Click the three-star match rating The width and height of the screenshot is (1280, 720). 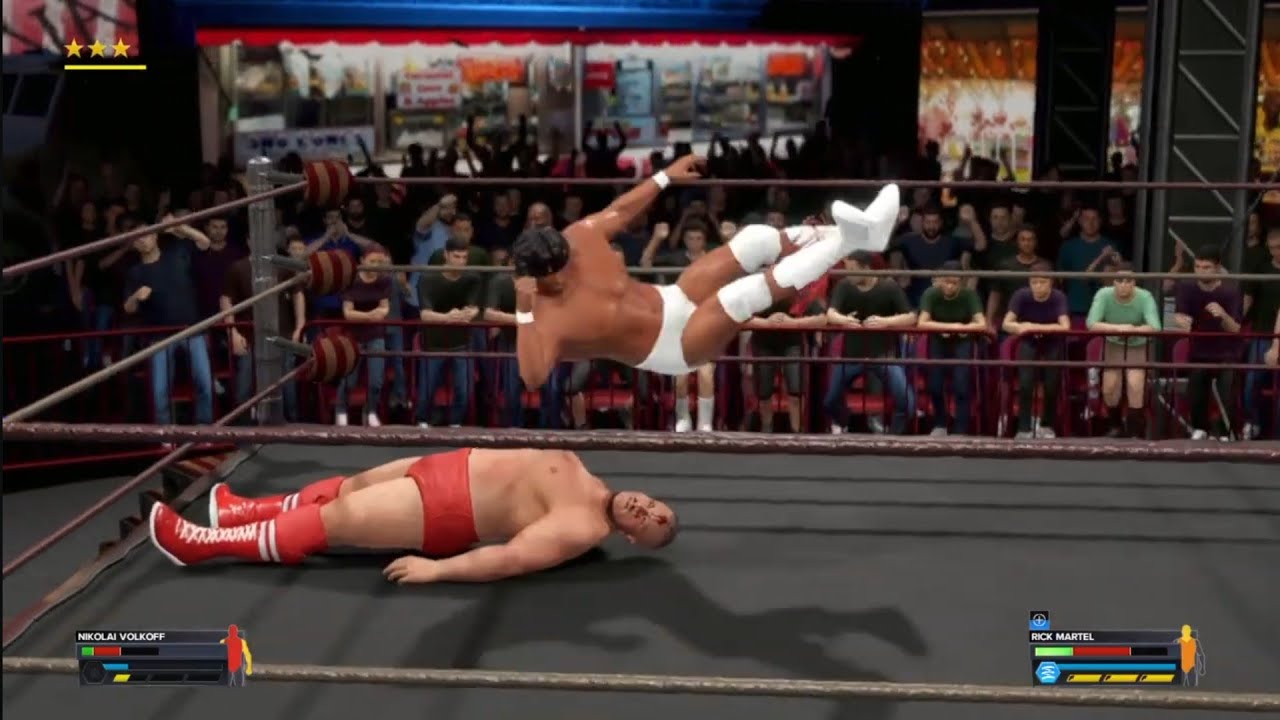[97, 48]
